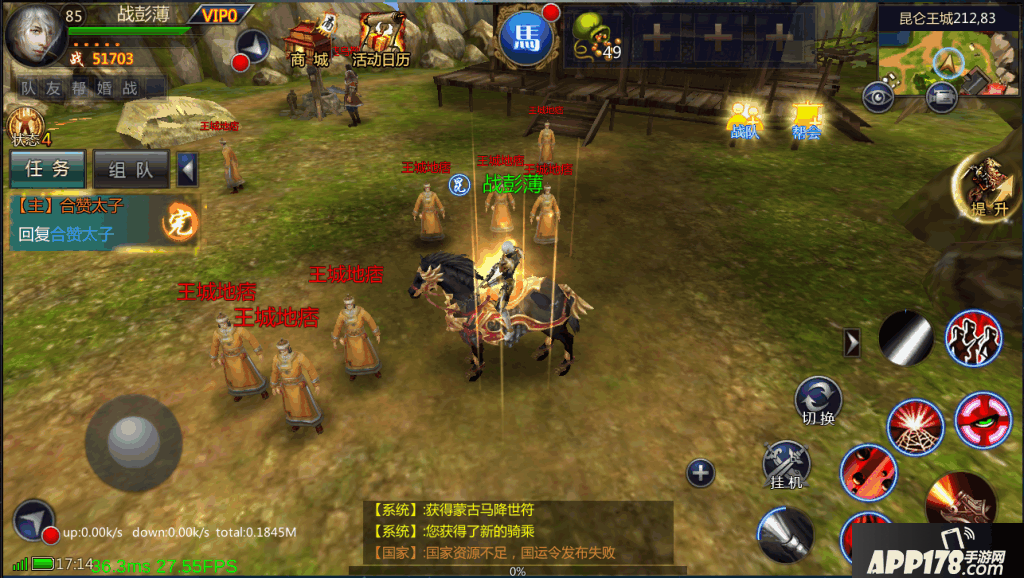Screen dimensions: 1024x578
Task: Click the player portrait avatar
Action: (x=36, y=35)
